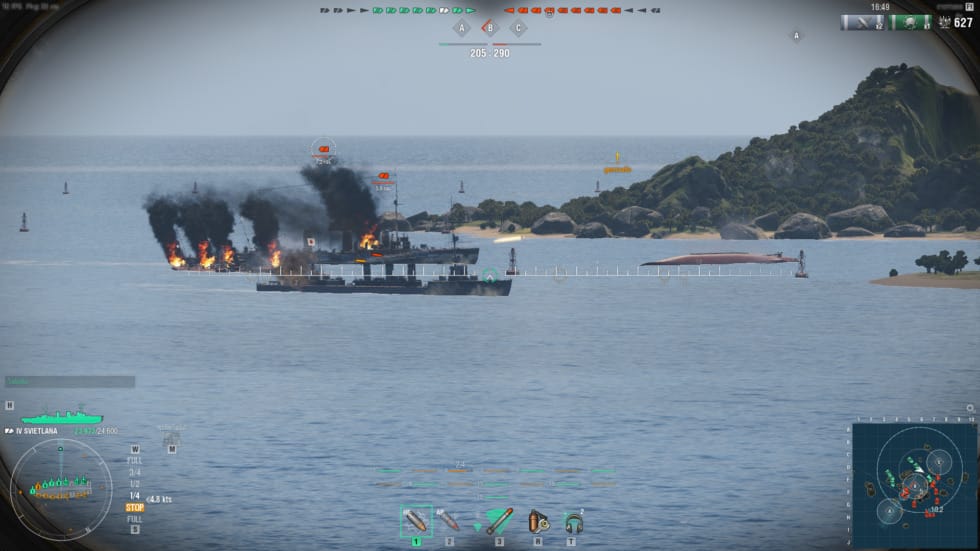Click the chat message box
The height and width of the screenshot is (551, 980).
click(x=70, y=381)
